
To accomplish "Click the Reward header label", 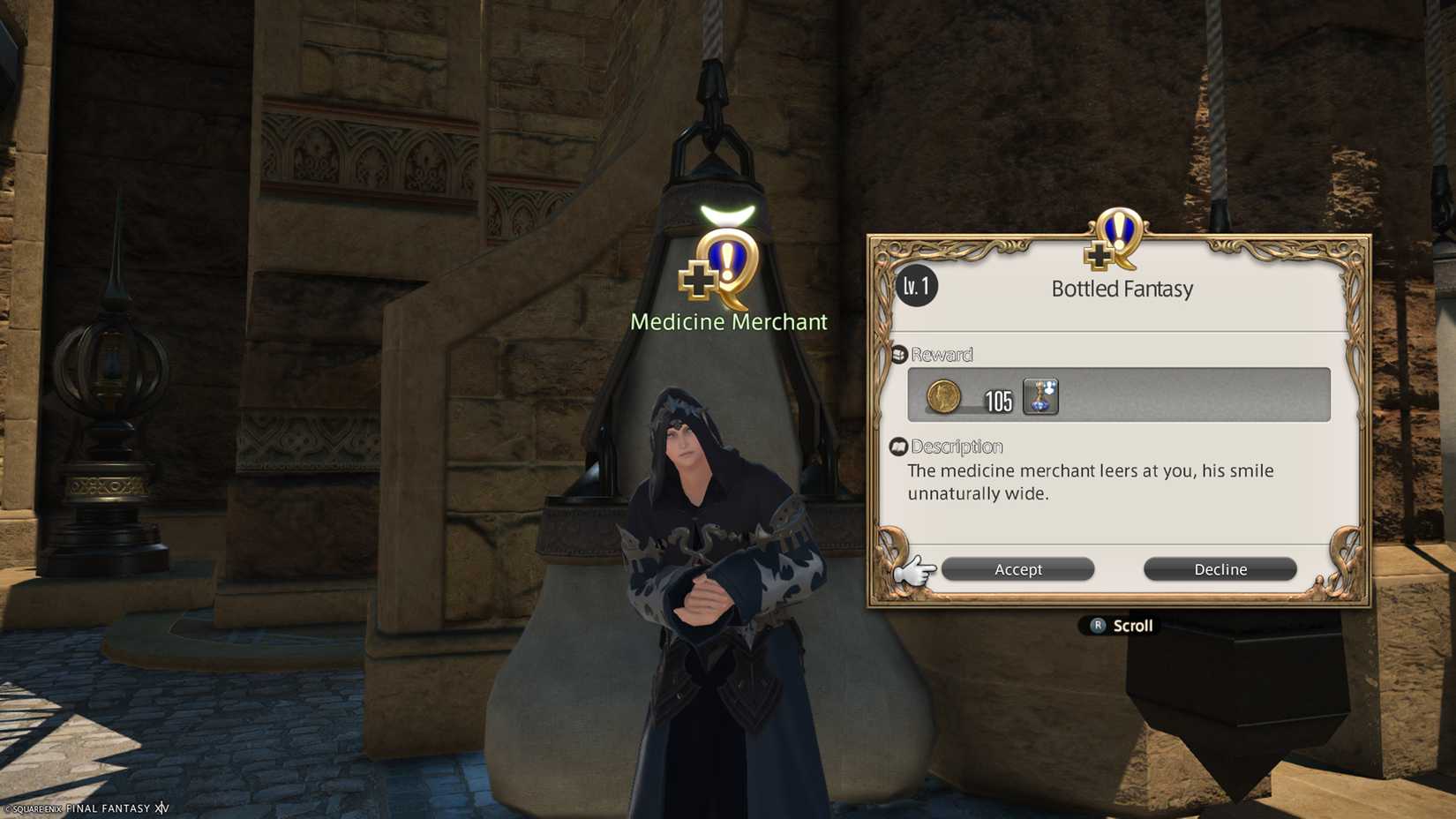I will pyautogui.click(x=942, y=354).
